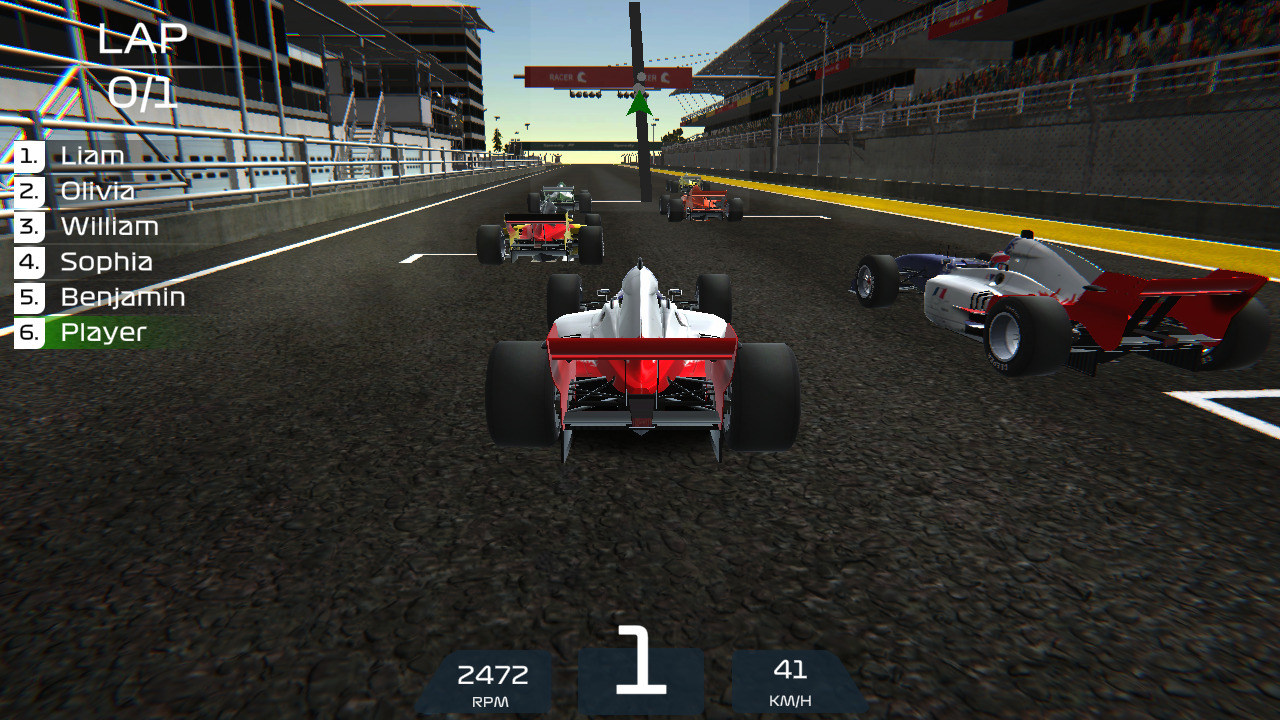
Task: Select the Player entry in the standings
Action: pyautogui.click(x=103, y=331)
